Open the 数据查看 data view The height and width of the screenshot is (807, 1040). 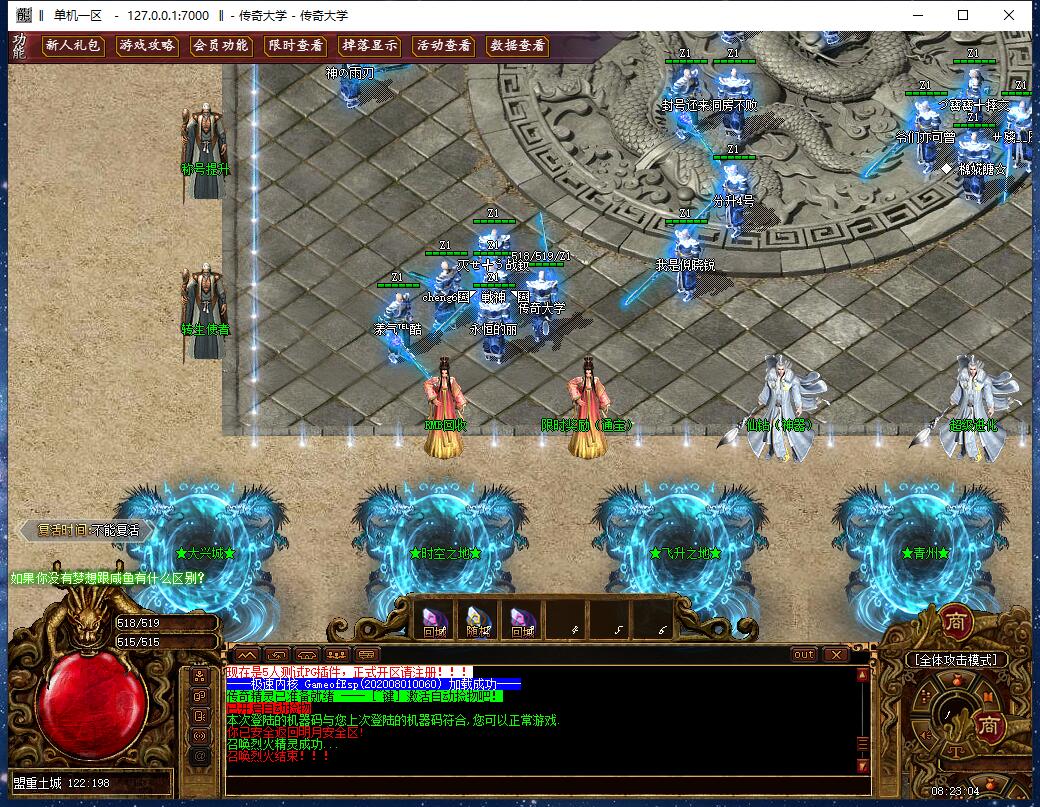tap(517, 45)
